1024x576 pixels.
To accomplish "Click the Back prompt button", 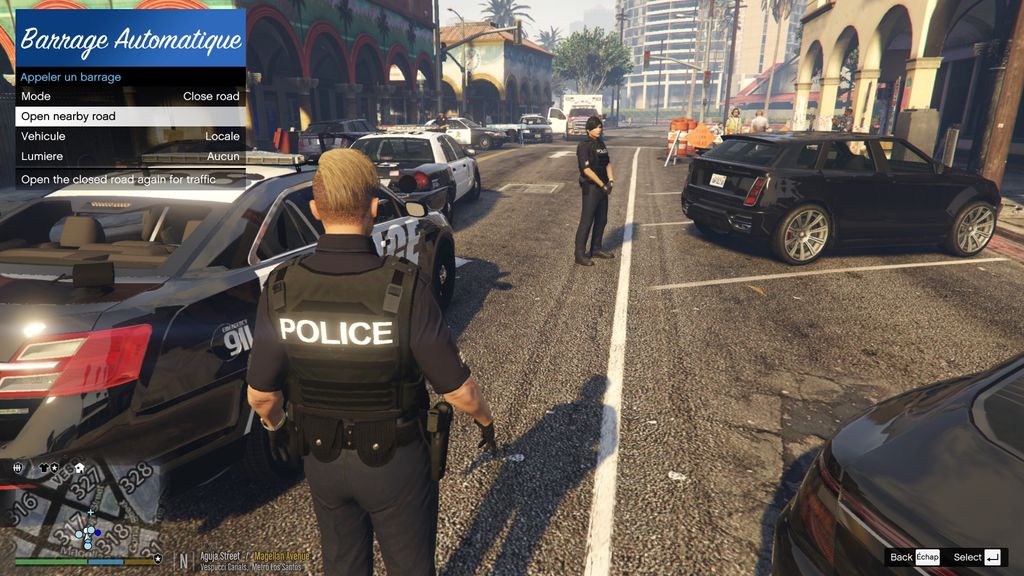I will click(x=914, y=557).
